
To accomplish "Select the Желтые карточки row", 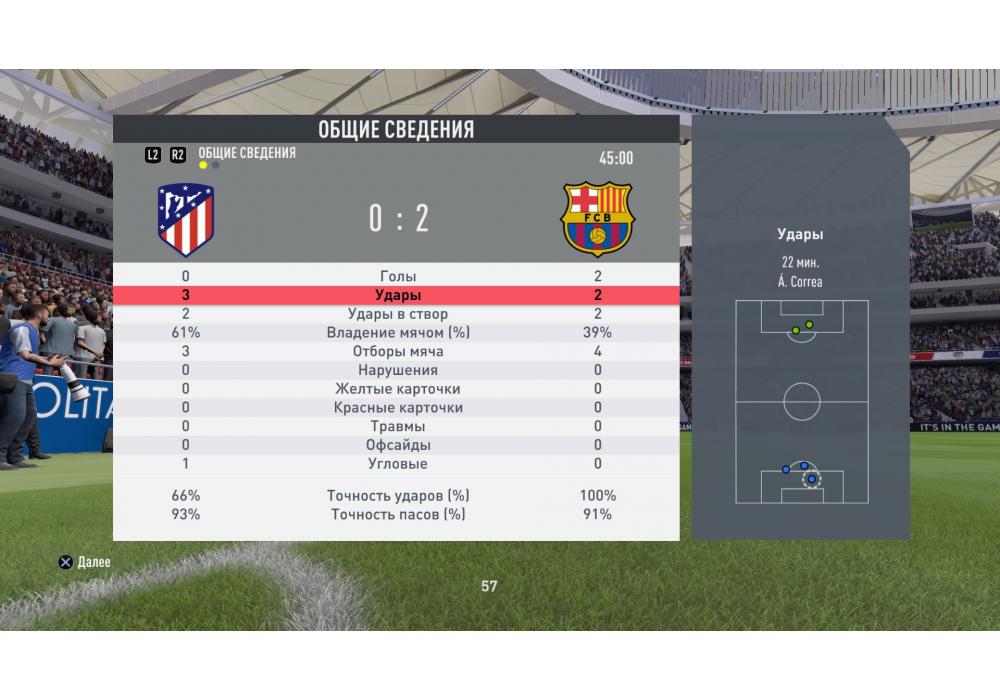I will [397, 389].
